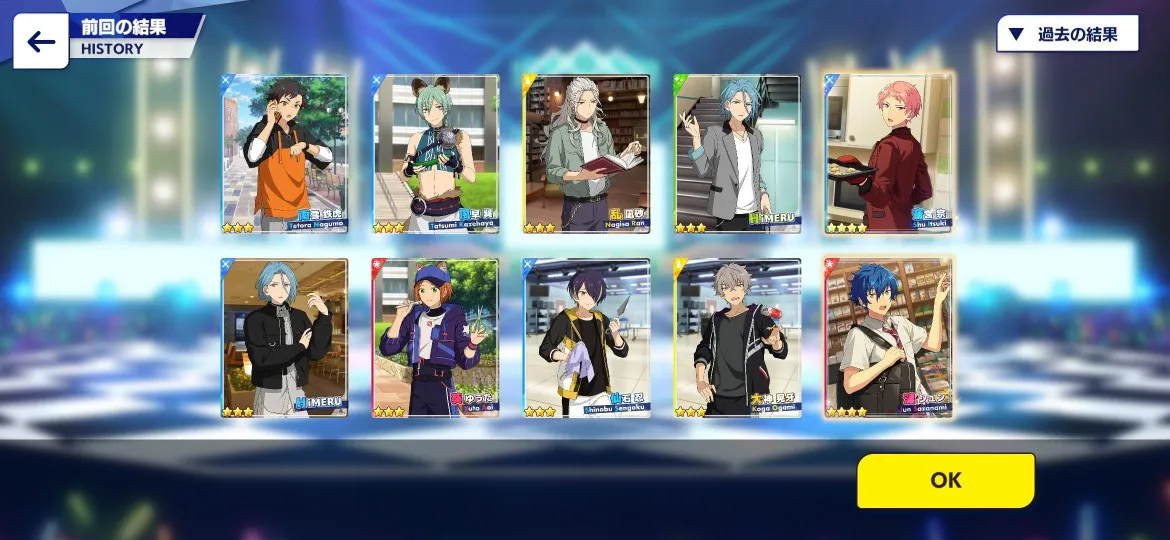Select the Shu Itsuki card
Image resolution: width=1170 pixels, height=540 pixels.
pos(888,153)
